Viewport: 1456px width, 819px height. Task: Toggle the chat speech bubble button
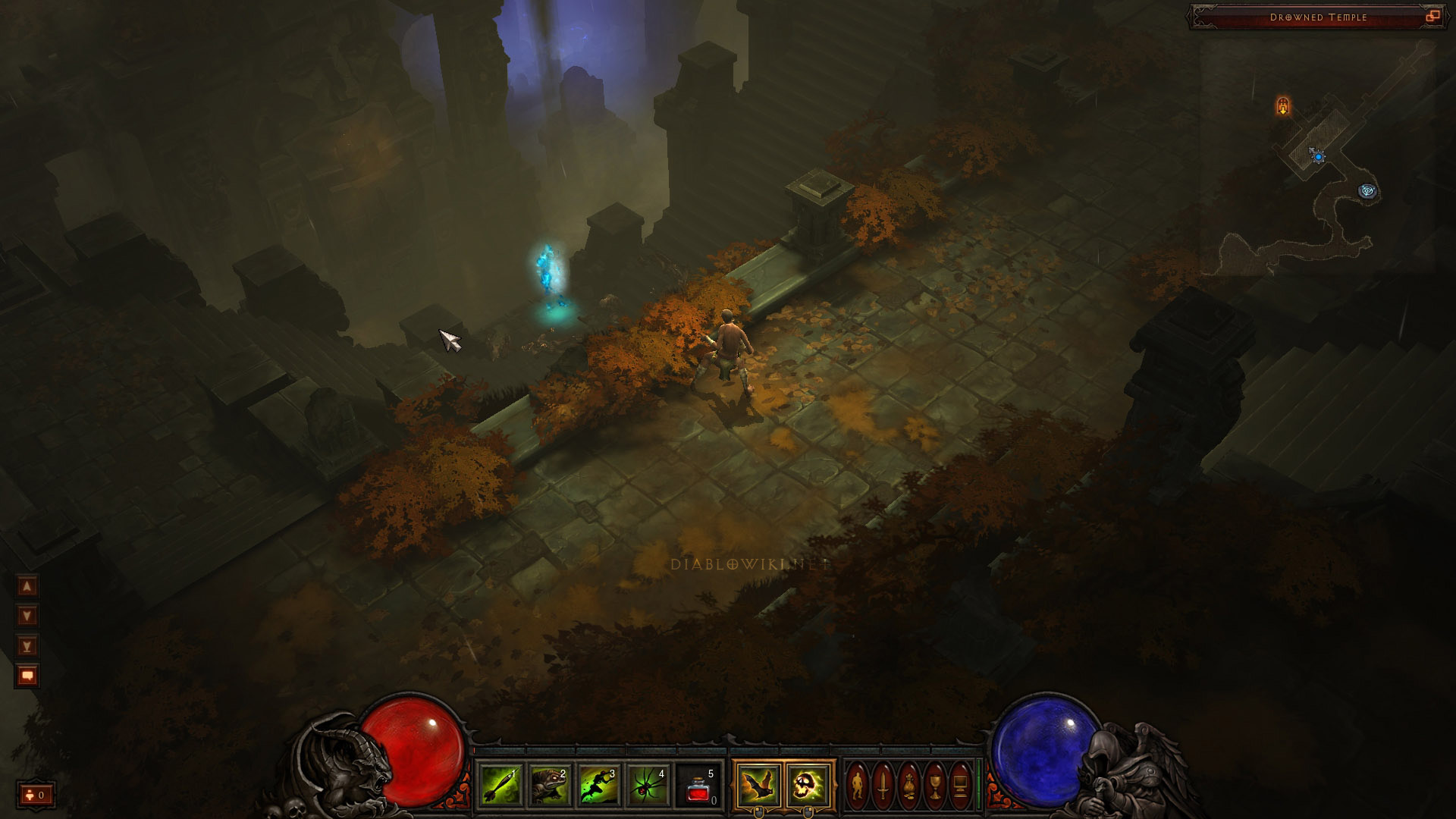pos(27,675)
